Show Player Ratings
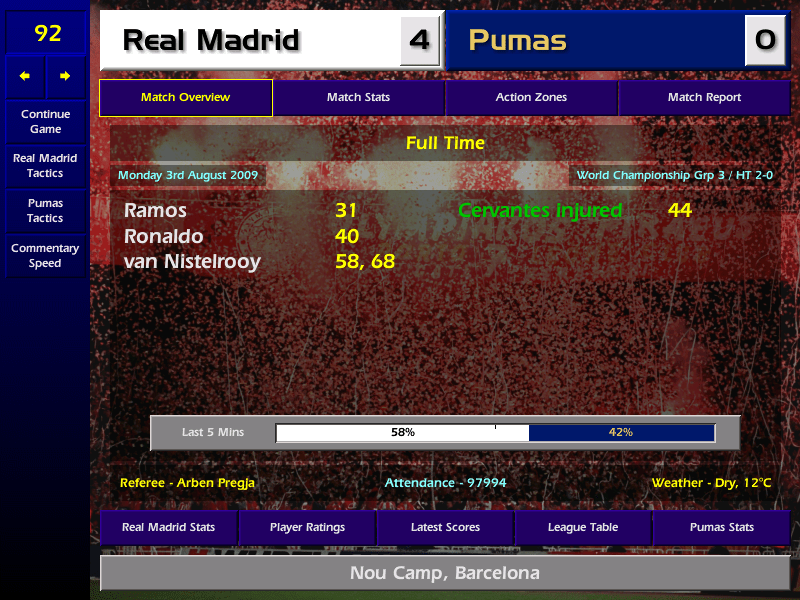The width and height of the screenshot is (800, 600). click(x=307, y=527)
